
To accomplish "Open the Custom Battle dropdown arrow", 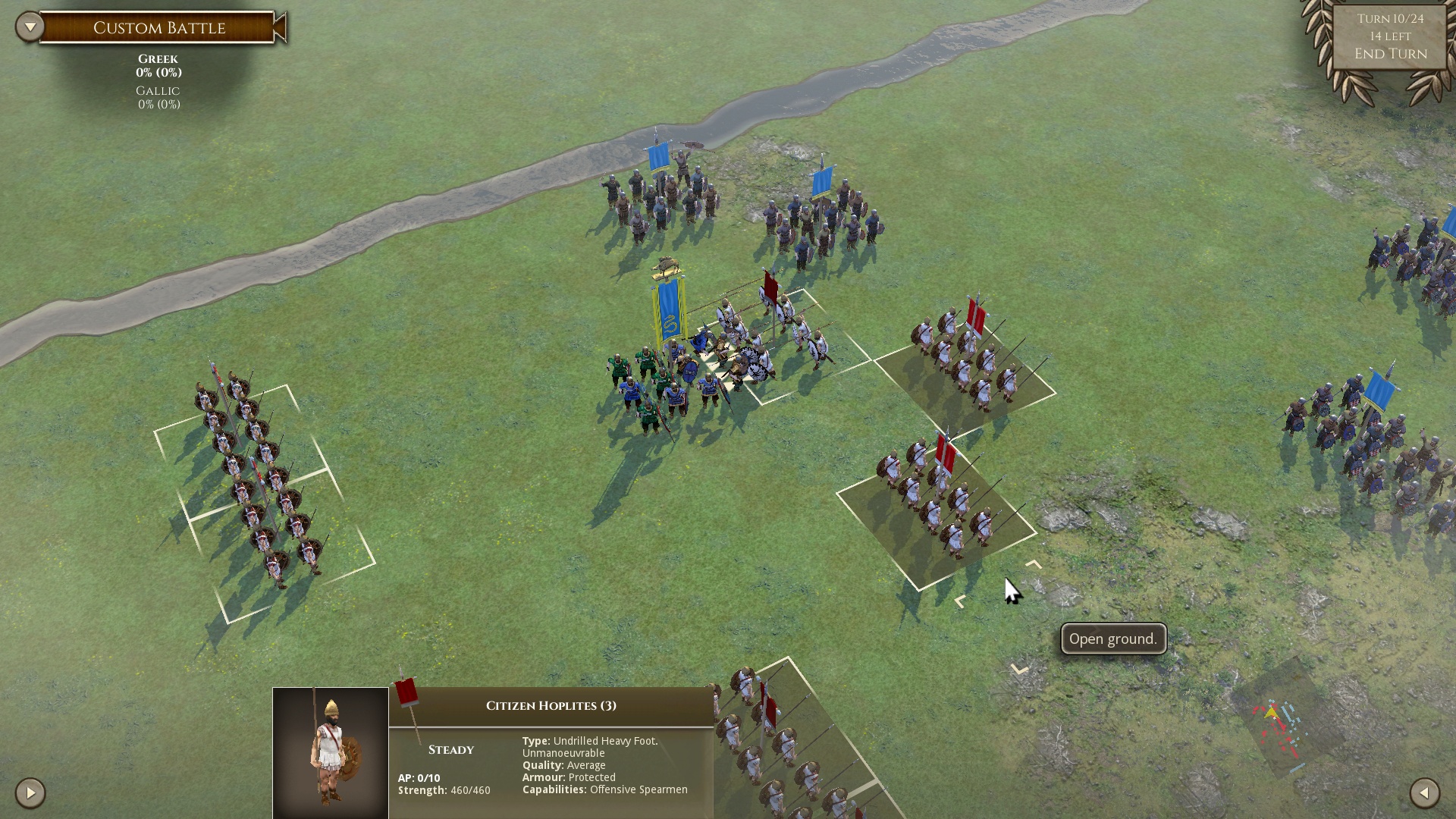I will [x=30, y=27].
